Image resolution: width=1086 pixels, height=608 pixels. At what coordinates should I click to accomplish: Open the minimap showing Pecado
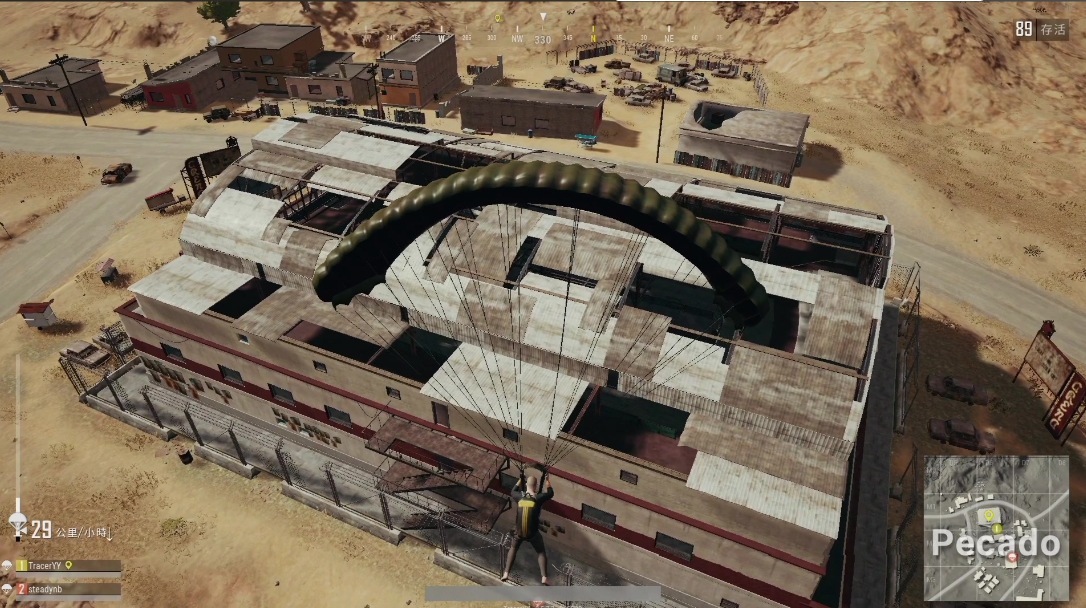click(996, 528)
